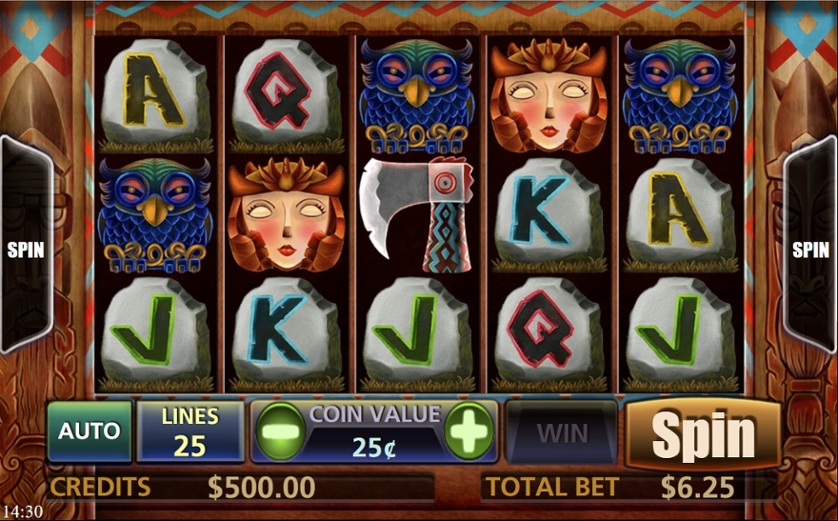The image size is (838, 521).
Task: Hit the large Spin button
Action: [x=703, y=434]
